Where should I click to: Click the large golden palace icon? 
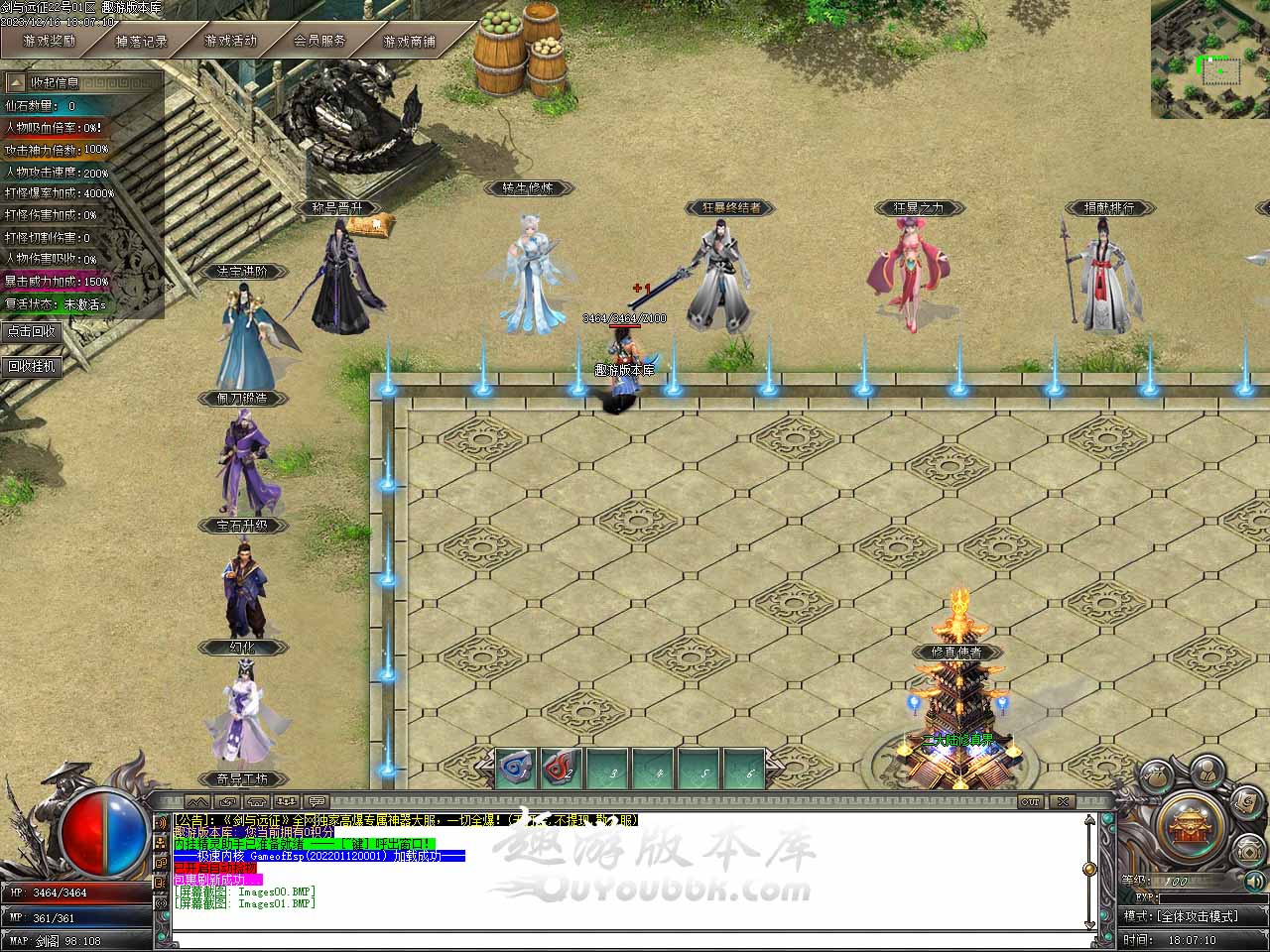(x=1192, y=825)
